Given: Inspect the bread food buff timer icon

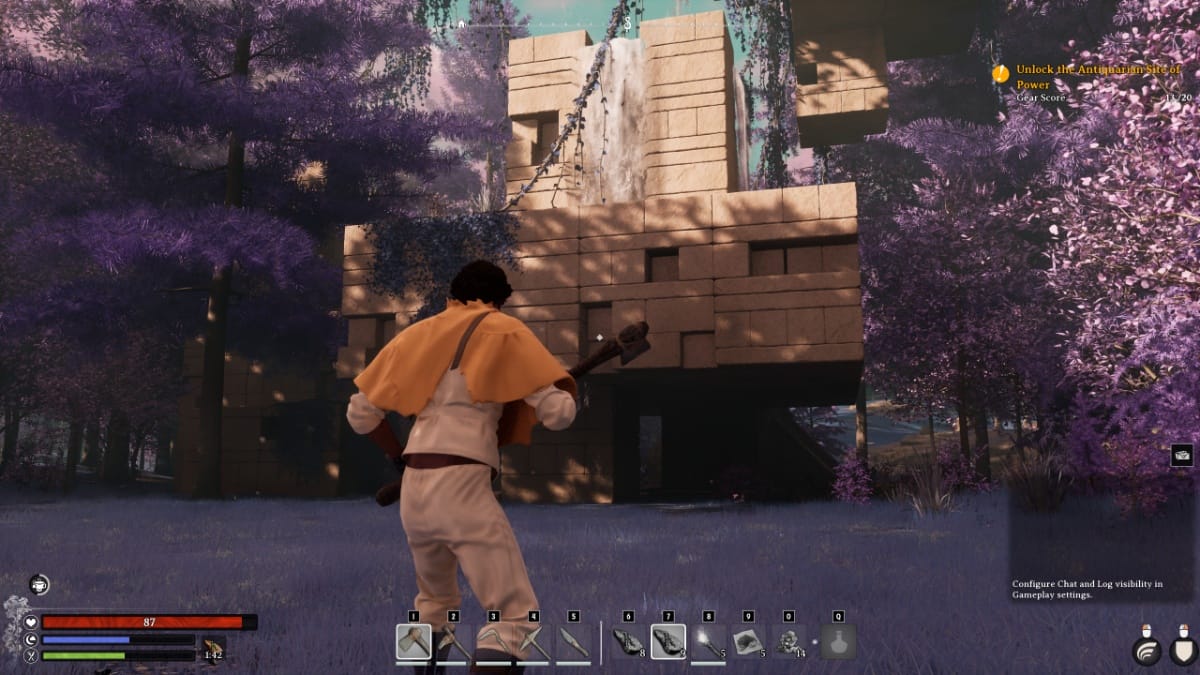Looking at the screenshot, I should 213,649.
